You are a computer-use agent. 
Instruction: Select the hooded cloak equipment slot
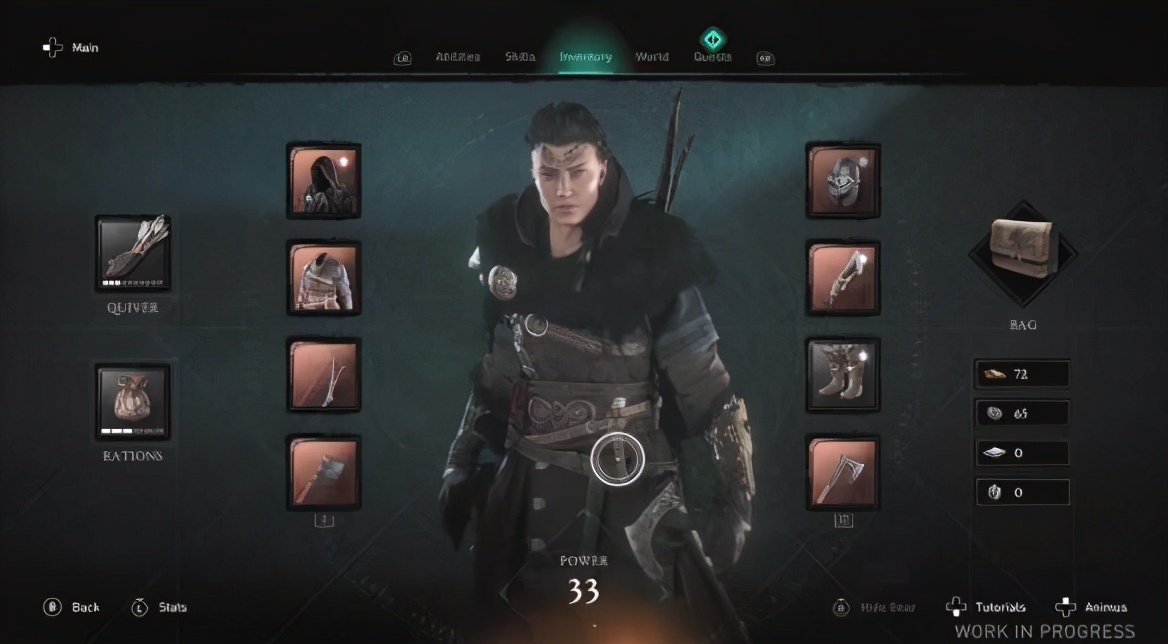324,180
